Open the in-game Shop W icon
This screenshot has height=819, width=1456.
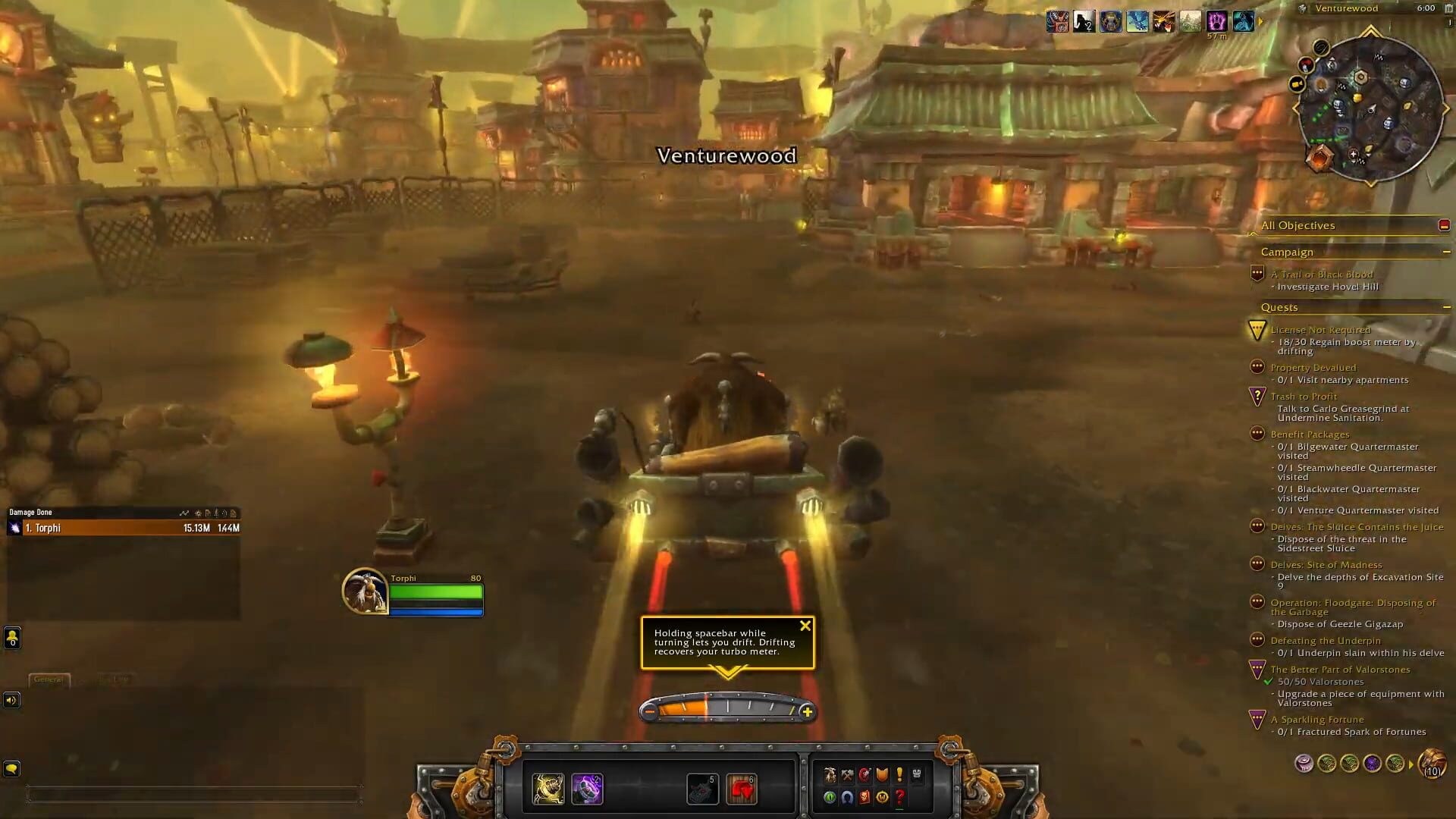883,798
